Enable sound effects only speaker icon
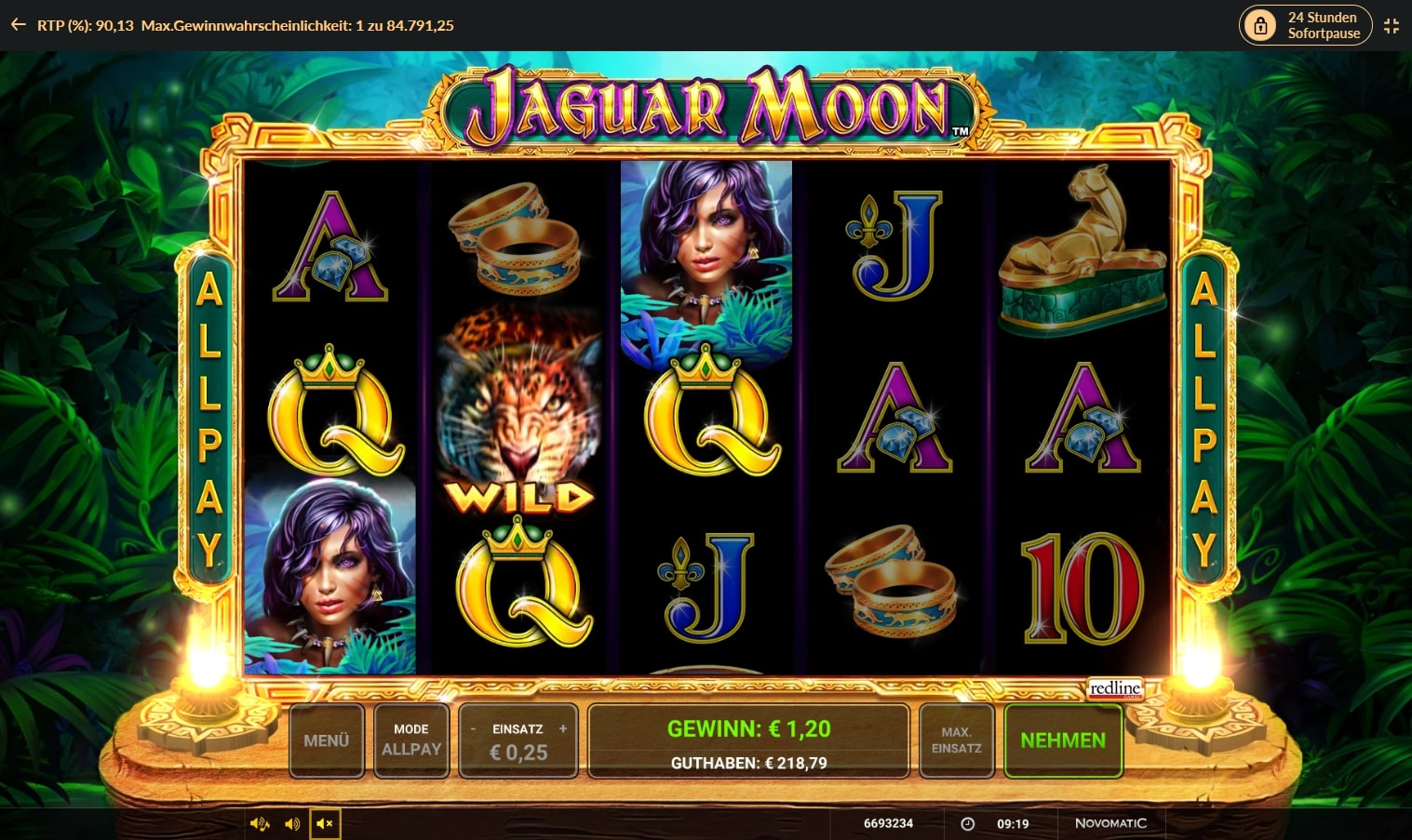This screenshot has width=1412, height=840. pos(292,824)
